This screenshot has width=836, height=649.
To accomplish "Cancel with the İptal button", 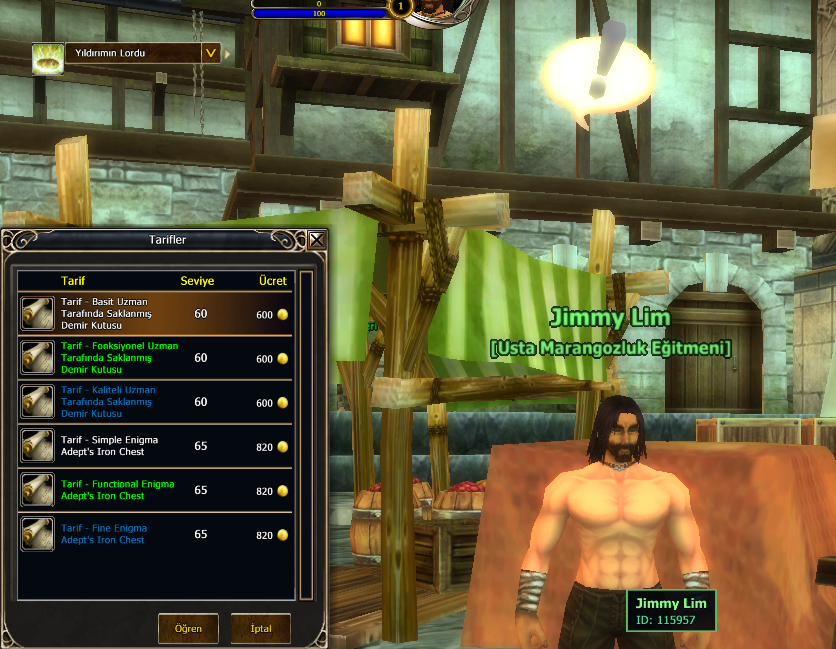I will click(x=260, y=629).
